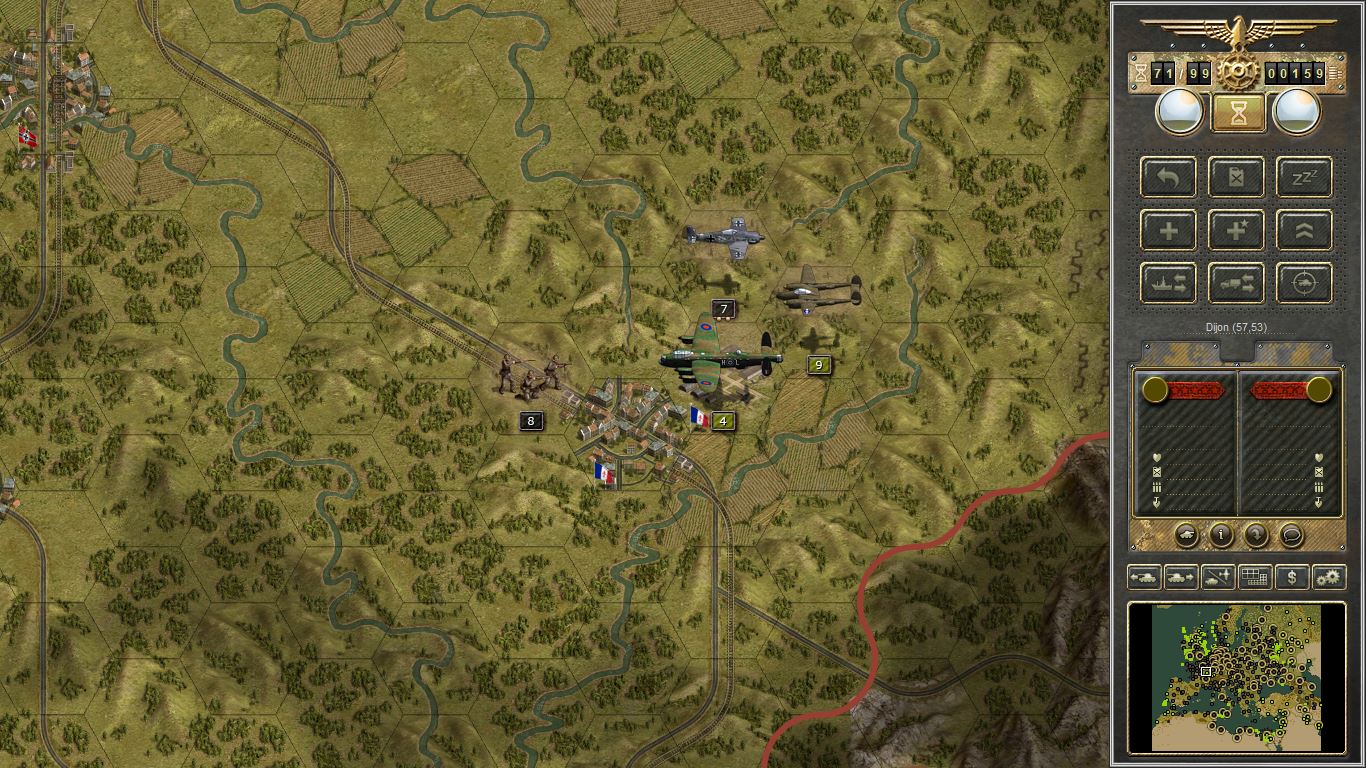Request elite replacements with the starred plus icon
The height and width of the screenshot is (768, 1366).
point(1236,230)
